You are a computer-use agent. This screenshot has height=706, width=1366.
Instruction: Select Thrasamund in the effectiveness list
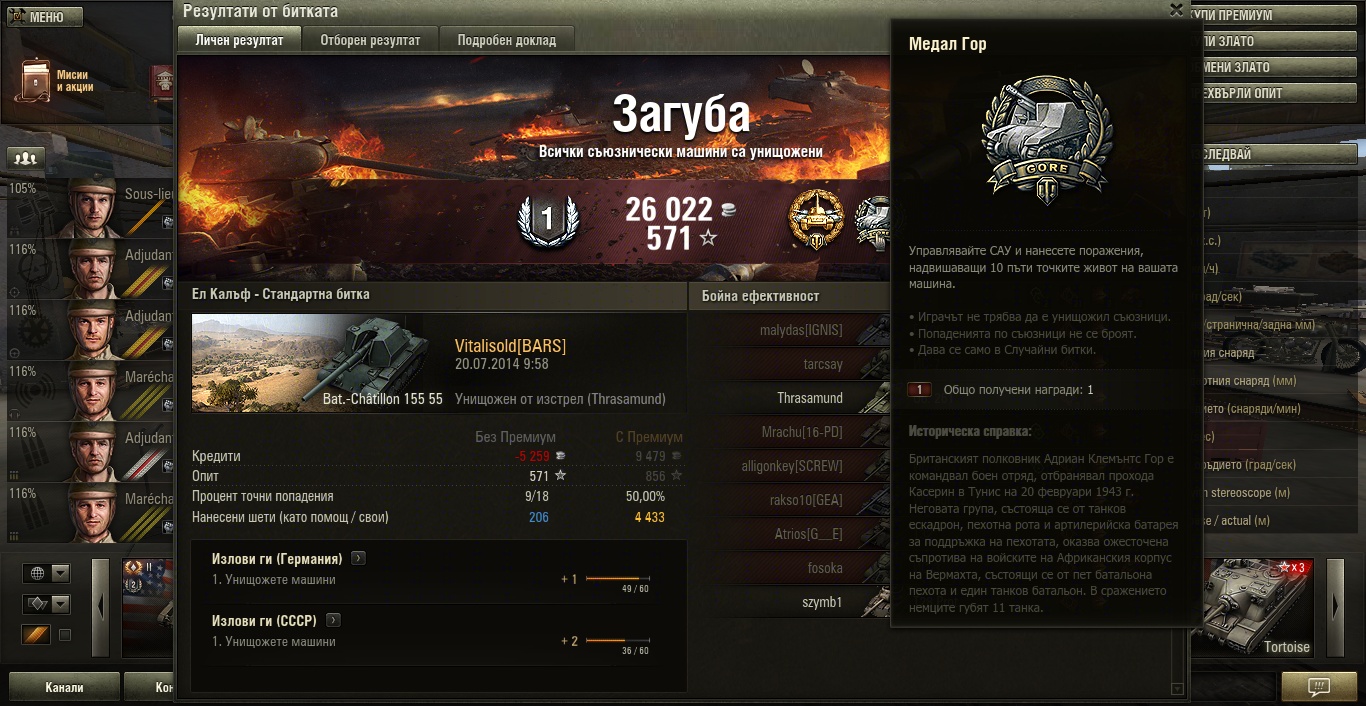click(809, 398)
